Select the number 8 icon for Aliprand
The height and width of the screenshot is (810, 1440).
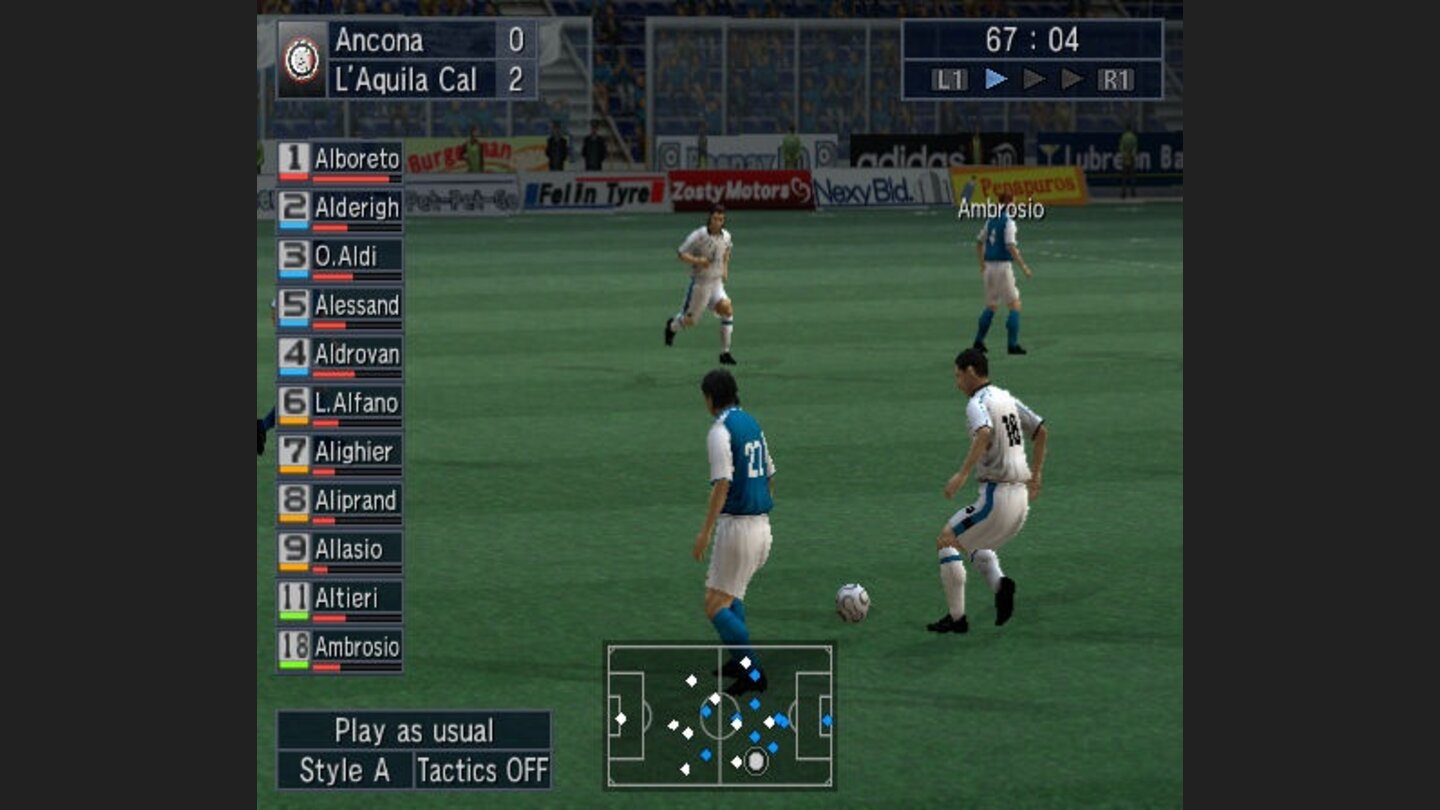coord(295,501)
